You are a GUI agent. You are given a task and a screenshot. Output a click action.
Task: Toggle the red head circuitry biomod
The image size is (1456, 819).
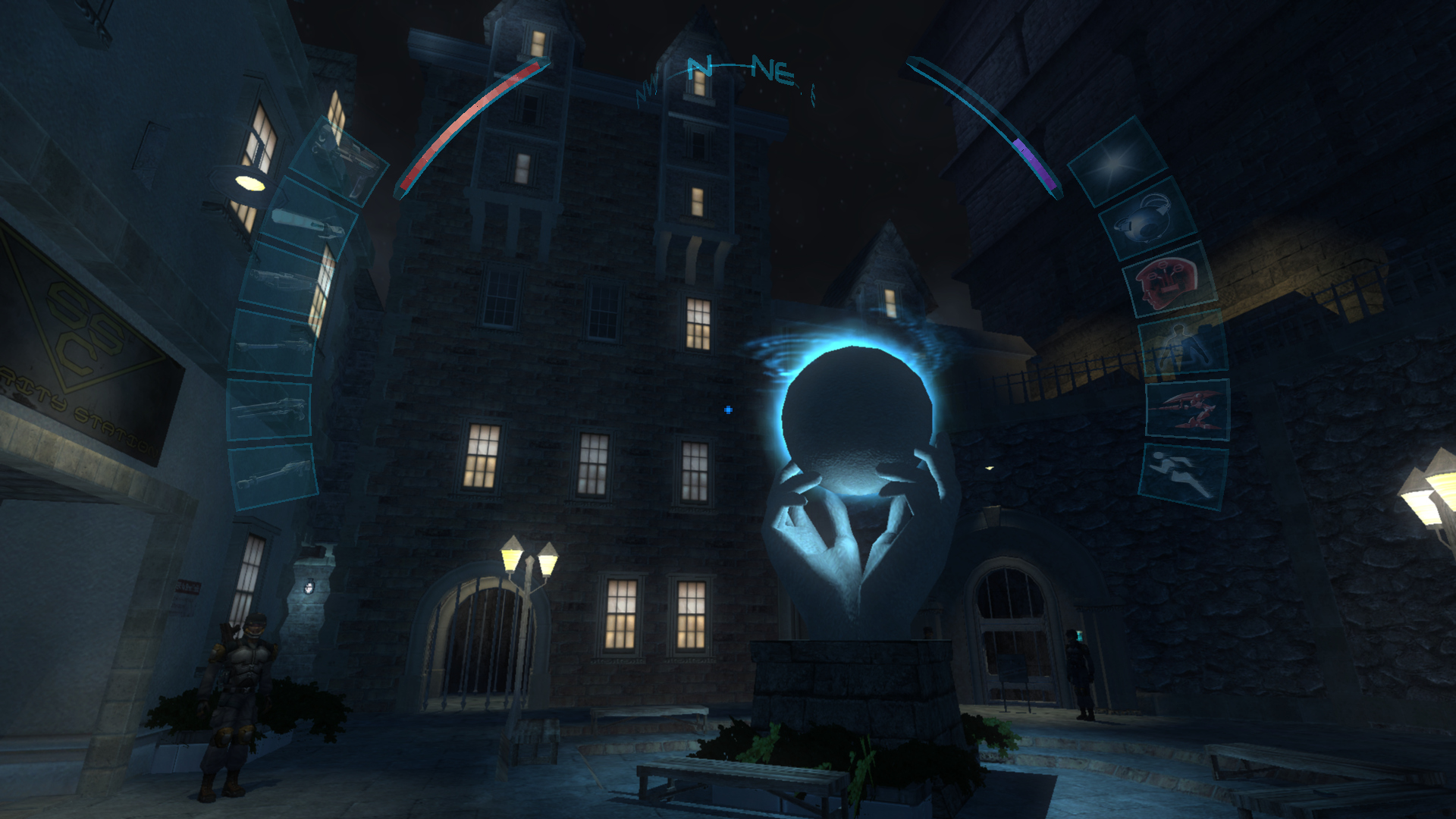[x=1169, y=281]
